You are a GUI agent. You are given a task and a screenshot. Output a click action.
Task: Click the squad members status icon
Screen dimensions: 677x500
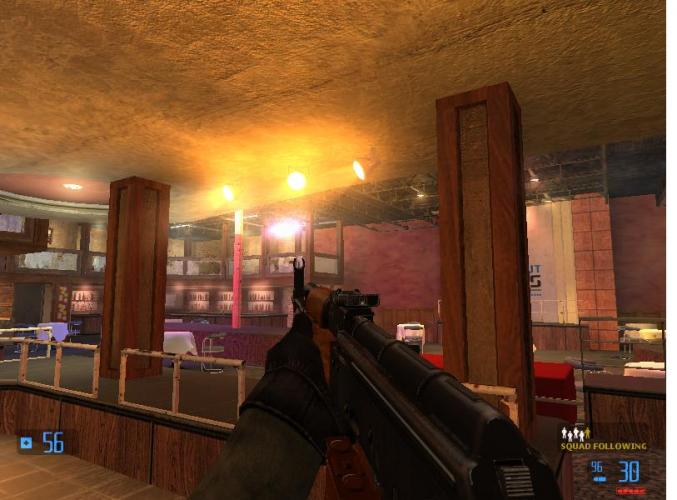point(574,433)
